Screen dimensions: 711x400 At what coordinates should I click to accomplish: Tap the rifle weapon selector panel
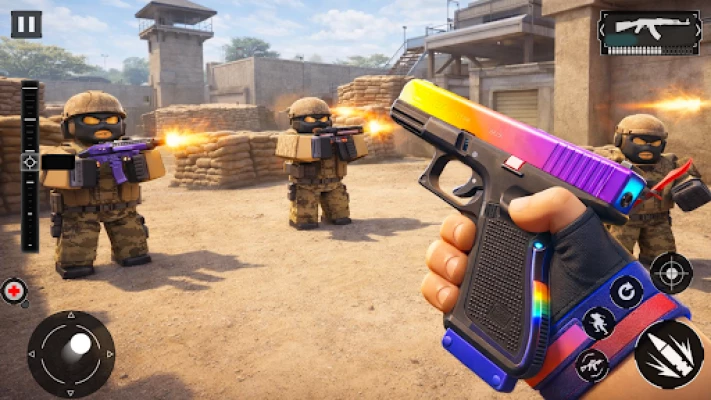click(649, 33)
